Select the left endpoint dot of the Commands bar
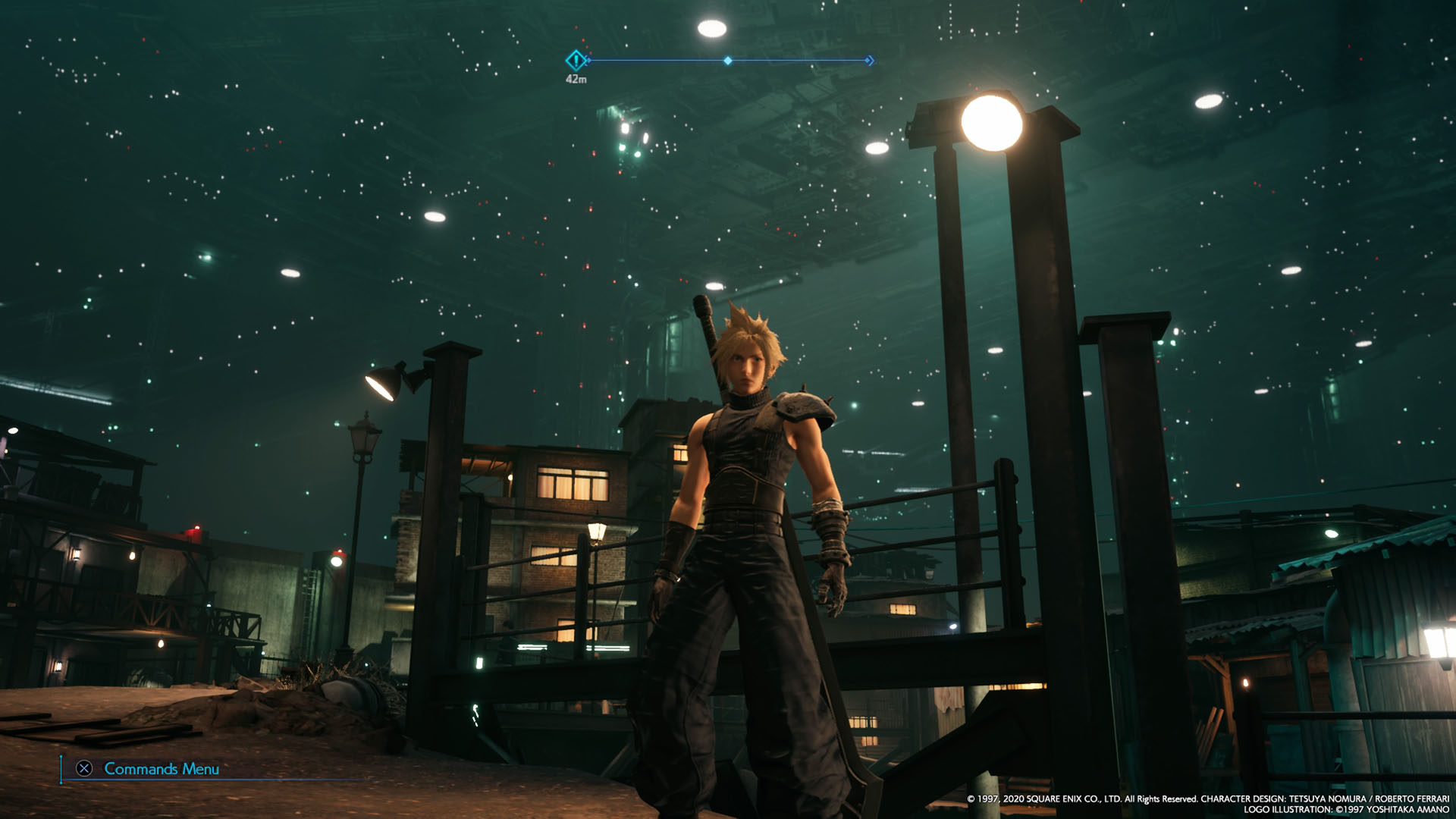This screenshot has height=819, width=1456. pos(61,782)
